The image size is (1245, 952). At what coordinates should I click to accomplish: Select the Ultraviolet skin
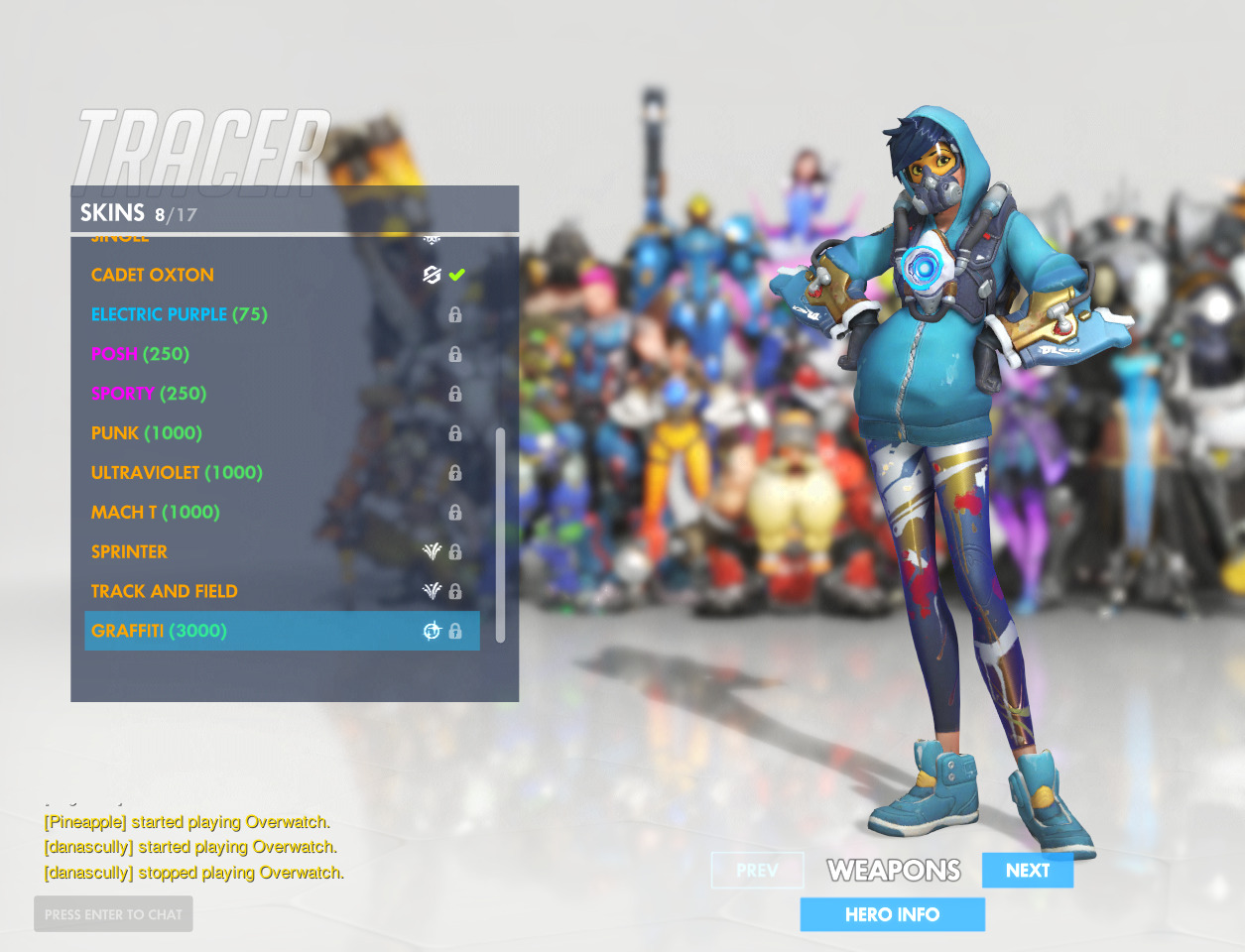coord(177,473)
